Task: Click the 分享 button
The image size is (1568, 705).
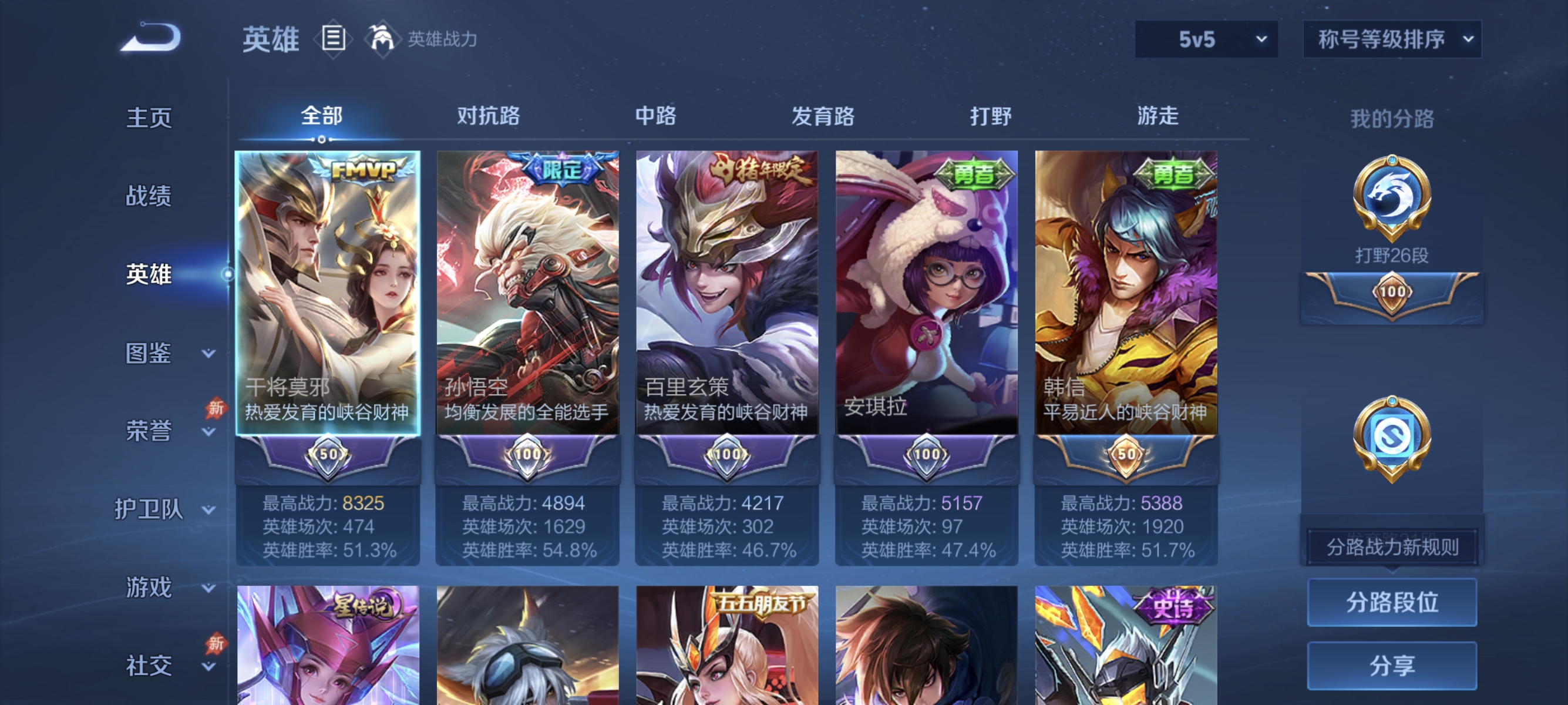Action: 1392,666
